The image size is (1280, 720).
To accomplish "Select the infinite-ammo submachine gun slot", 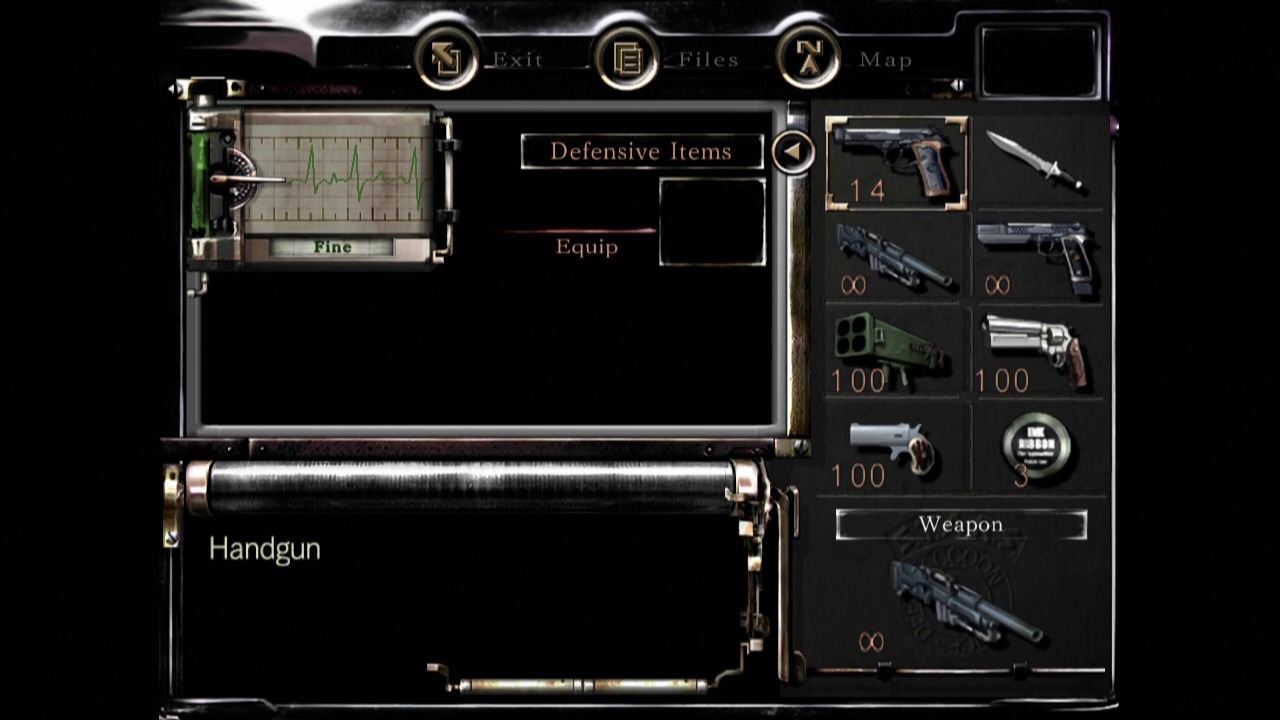I will pos(894,258).
